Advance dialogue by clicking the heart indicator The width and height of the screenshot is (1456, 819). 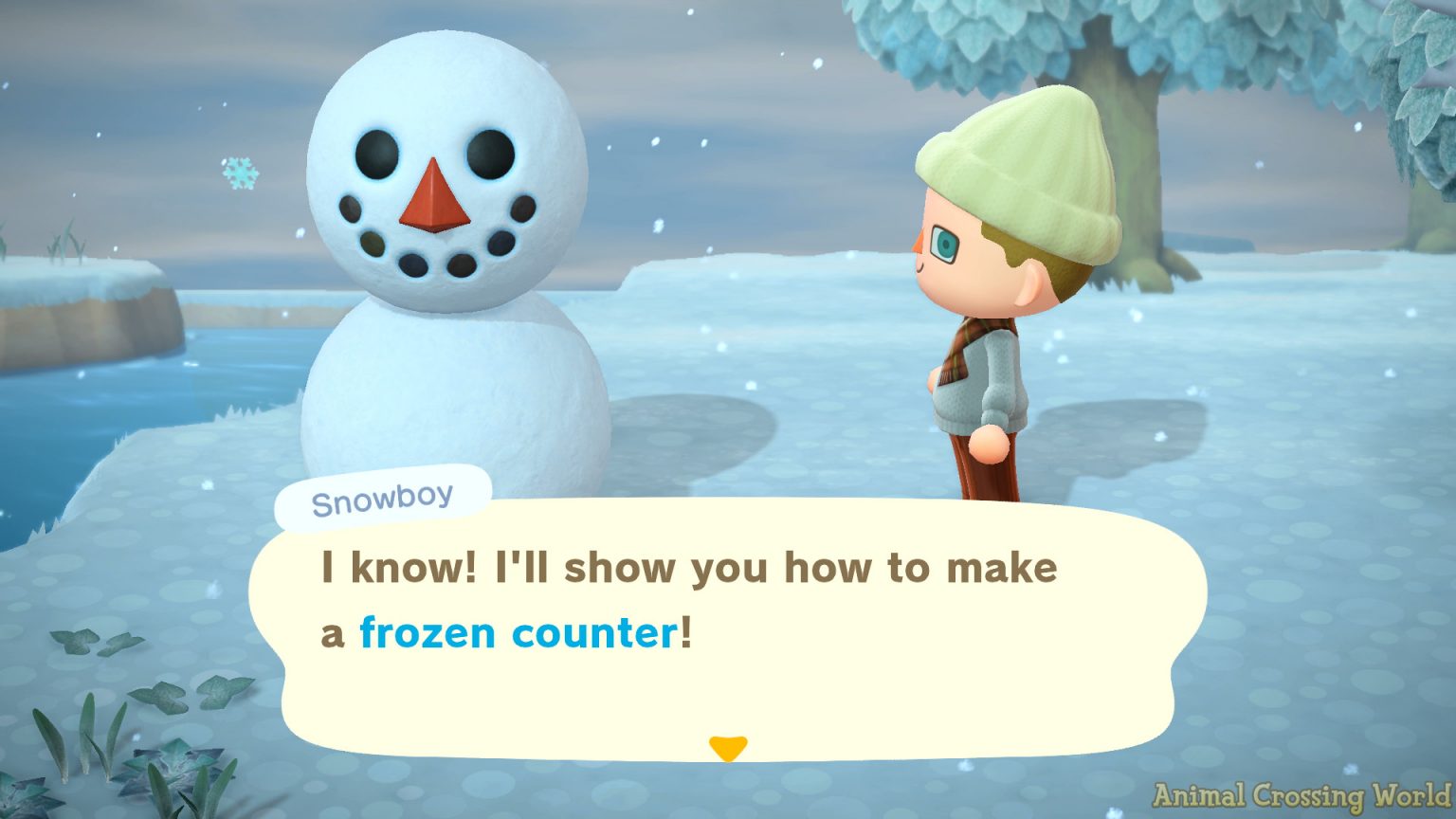click(x=730, y=750)
